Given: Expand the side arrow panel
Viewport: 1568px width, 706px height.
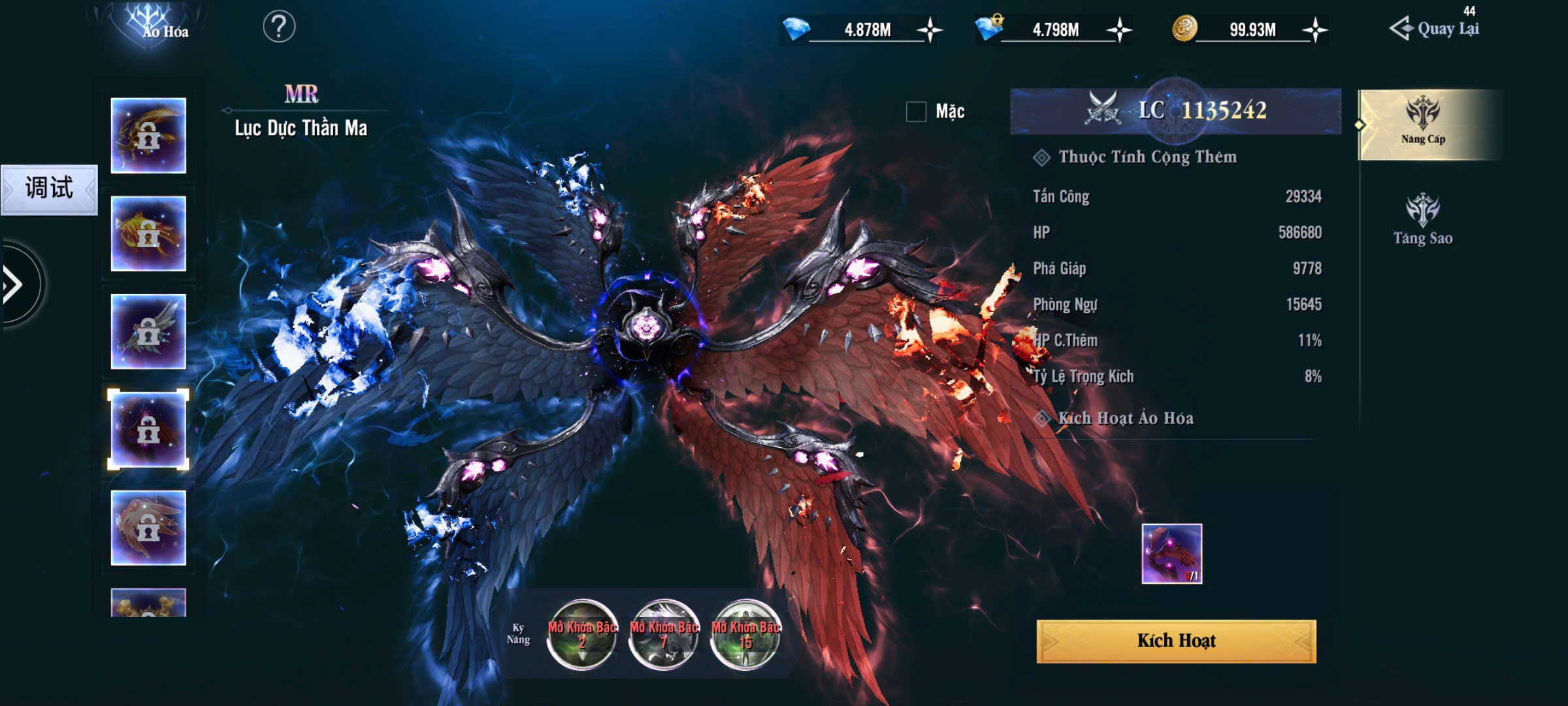Looking at the screenshot, I should [14, 284].
